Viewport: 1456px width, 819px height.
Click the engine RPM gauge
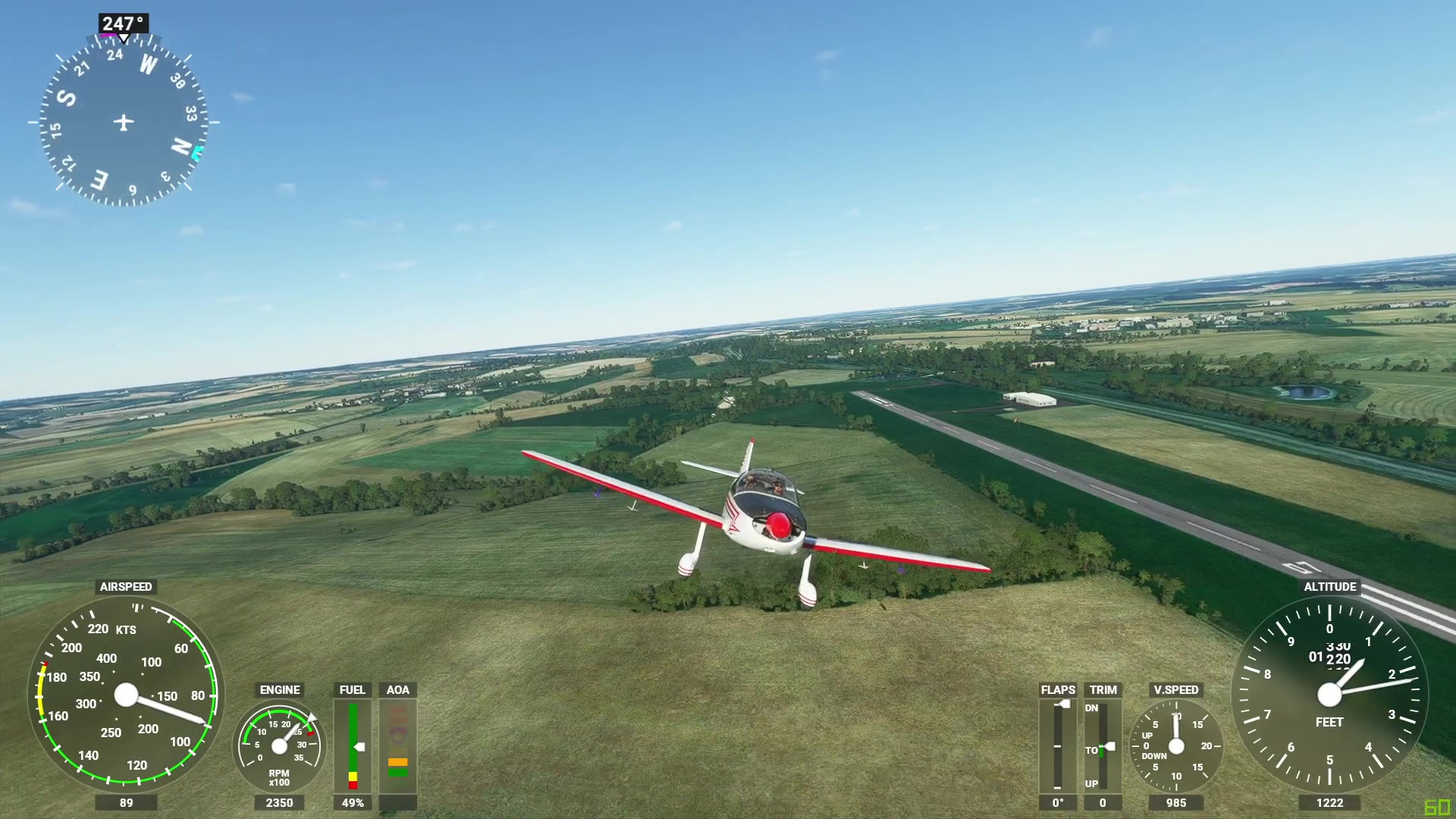pos(279,747)
